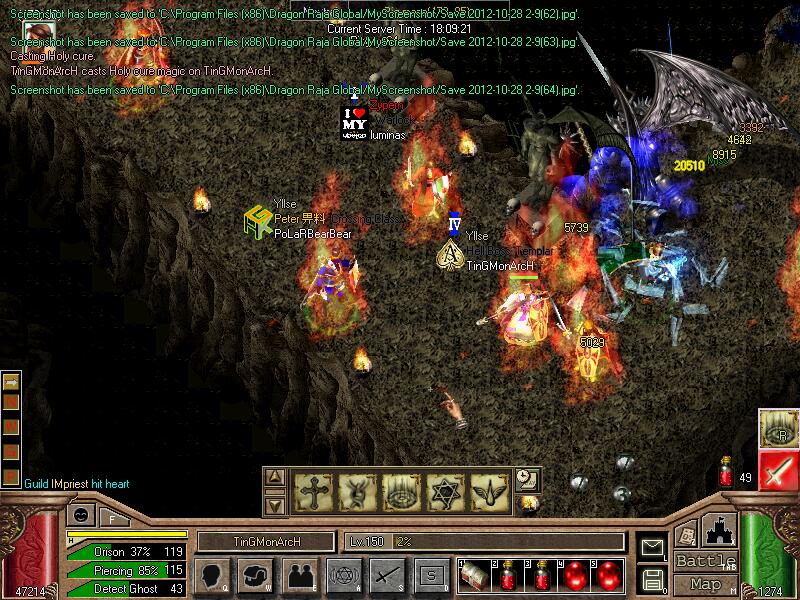Image resolution: width=800 pixels, height=600 pixels.
Task: Open the character status head icon
Action: pyautogui.click(x=212, y=576)
